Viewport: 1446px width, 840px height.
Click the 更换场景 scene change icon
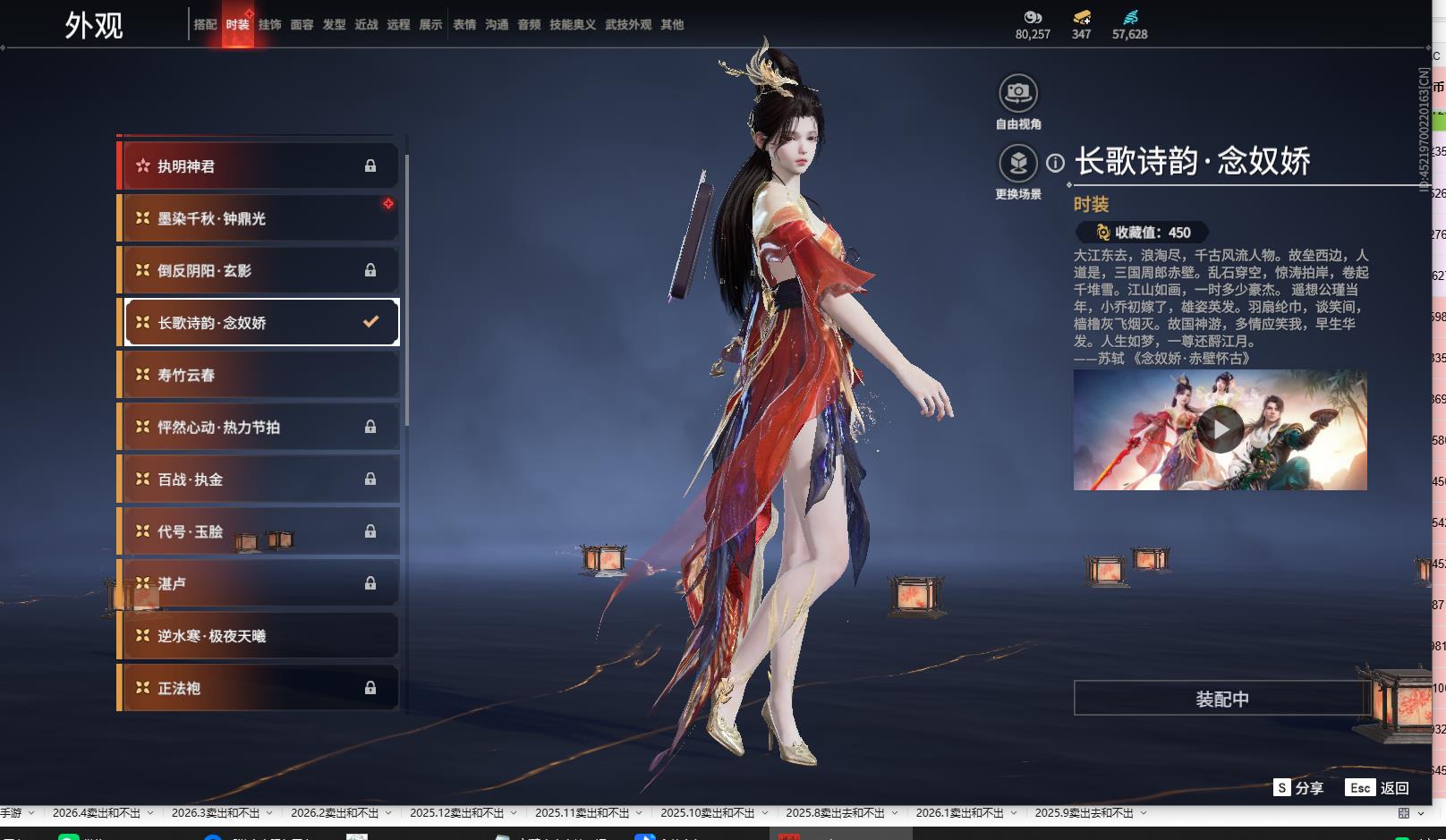click(x=1018, y=164)
